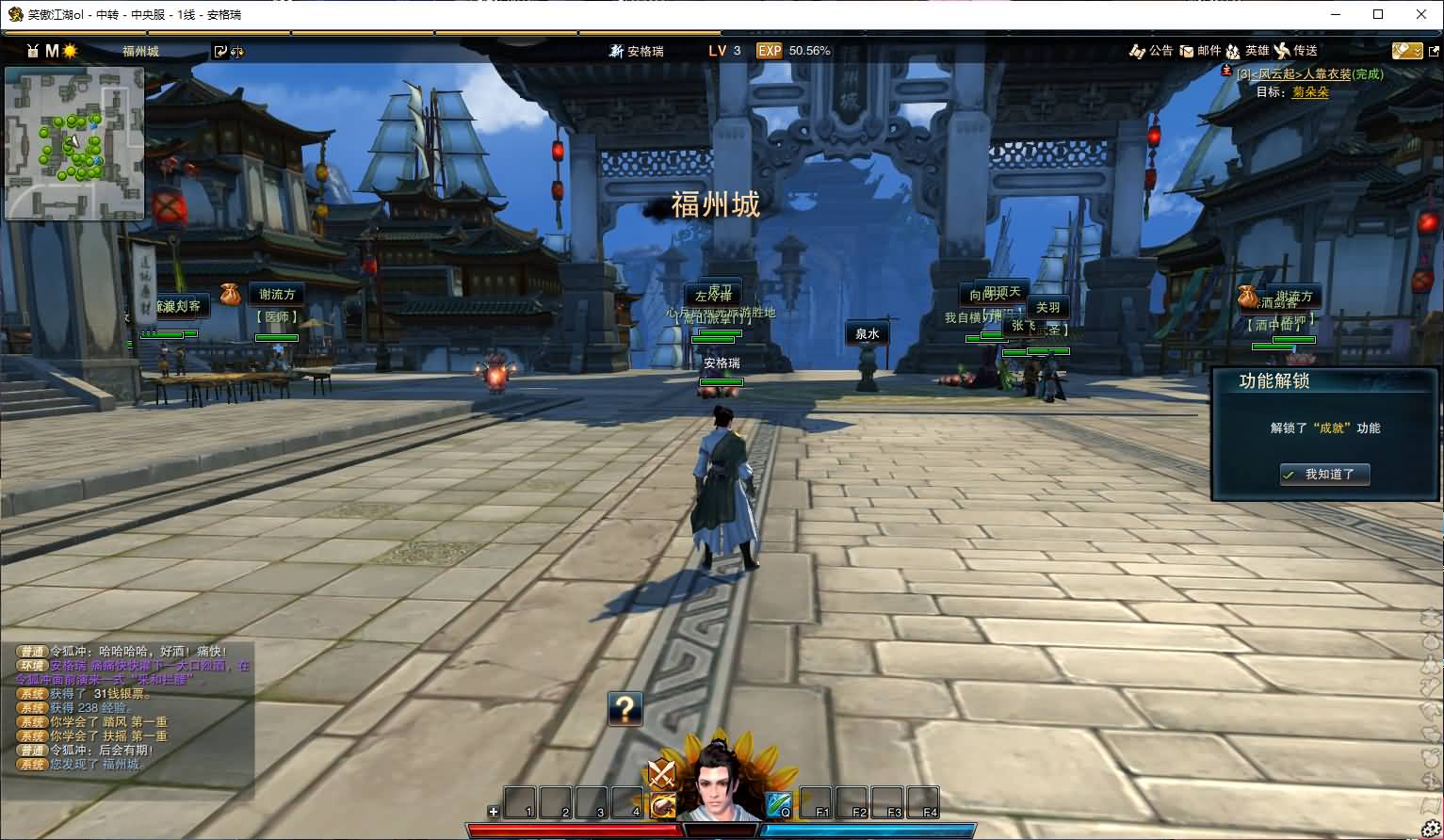This screenshot has width=1444, height=840.
Task: Click the plus button beside hotbar
Action: click(x=493, y=811)
